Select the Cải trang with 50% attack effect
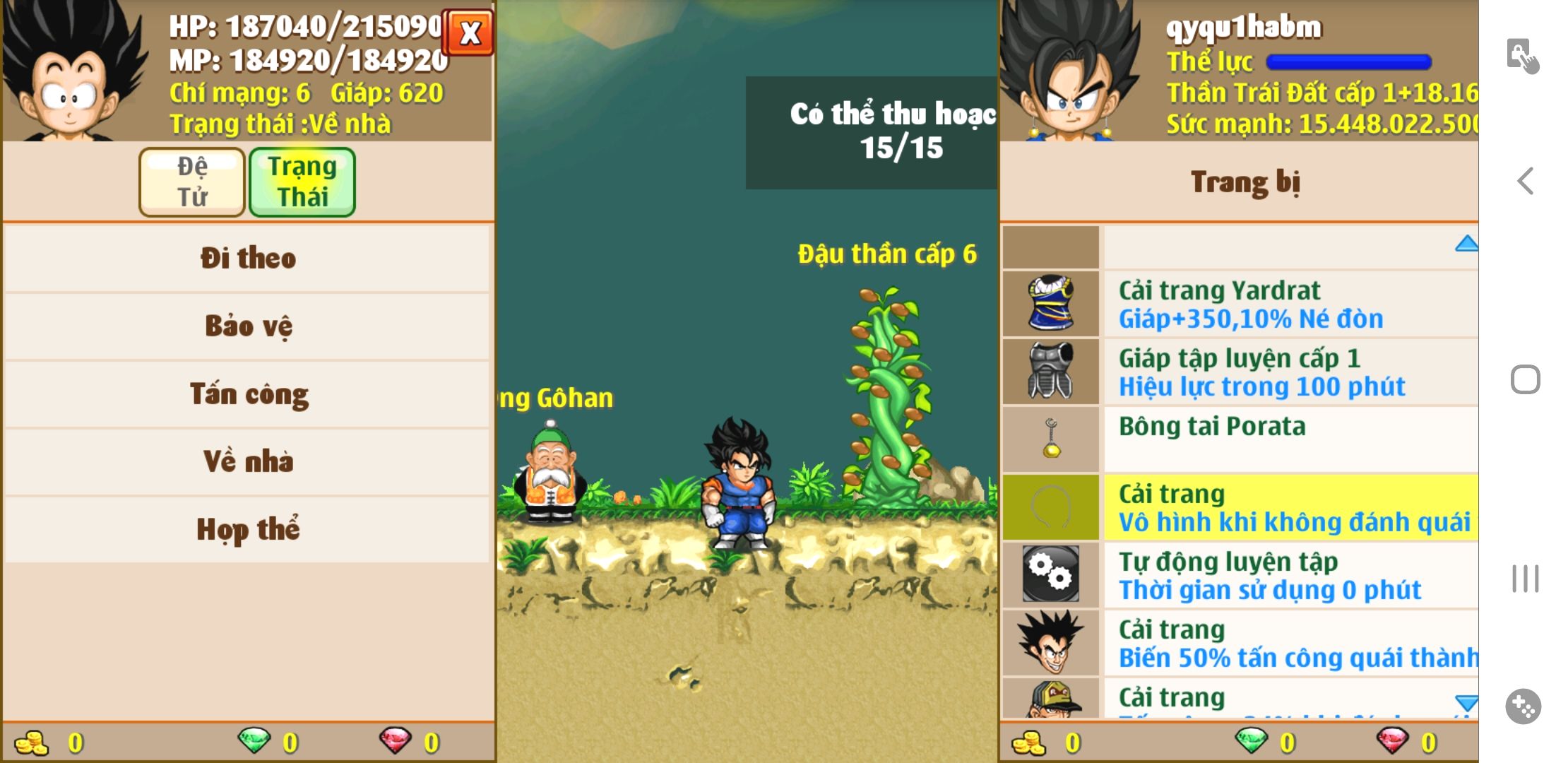This screenshot has height=763, width=1568. (1240, 642)
